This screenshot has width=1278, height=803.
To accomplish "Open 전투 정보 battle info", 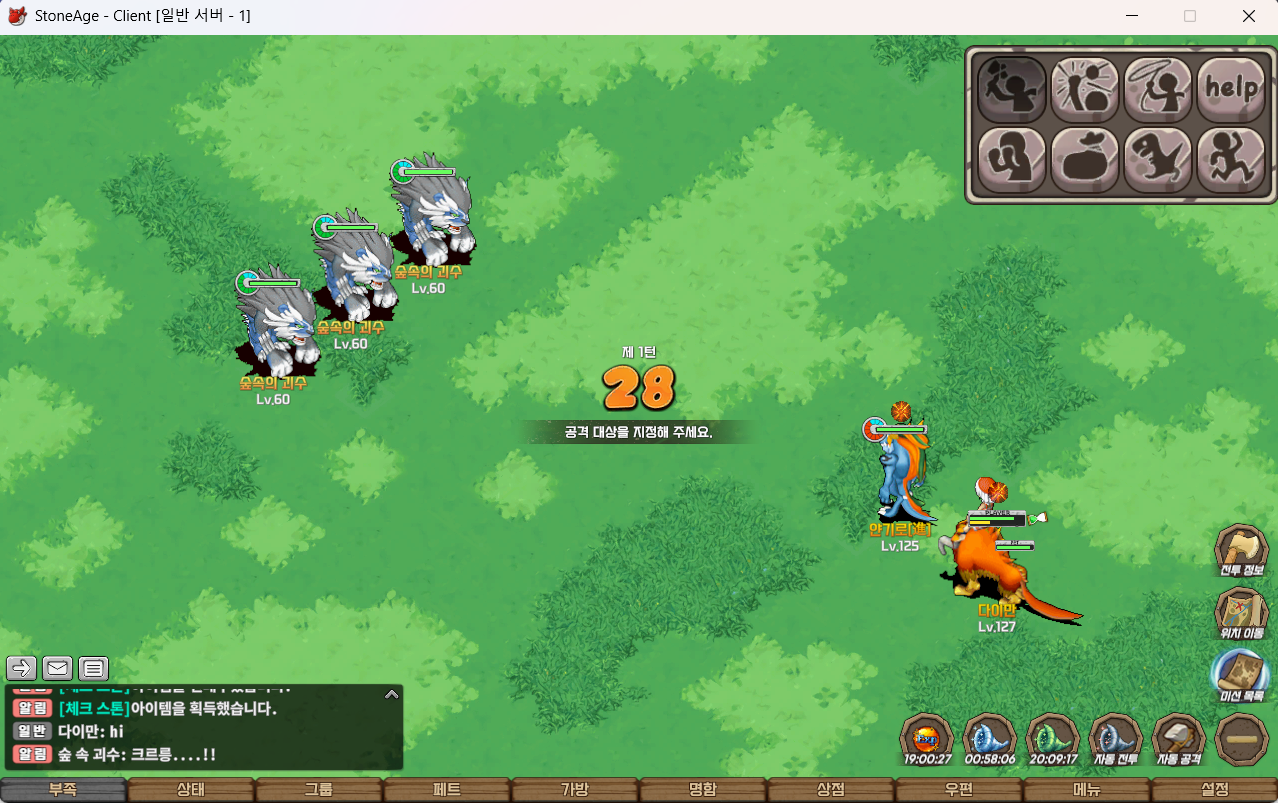I will [x=1241, y=551].
